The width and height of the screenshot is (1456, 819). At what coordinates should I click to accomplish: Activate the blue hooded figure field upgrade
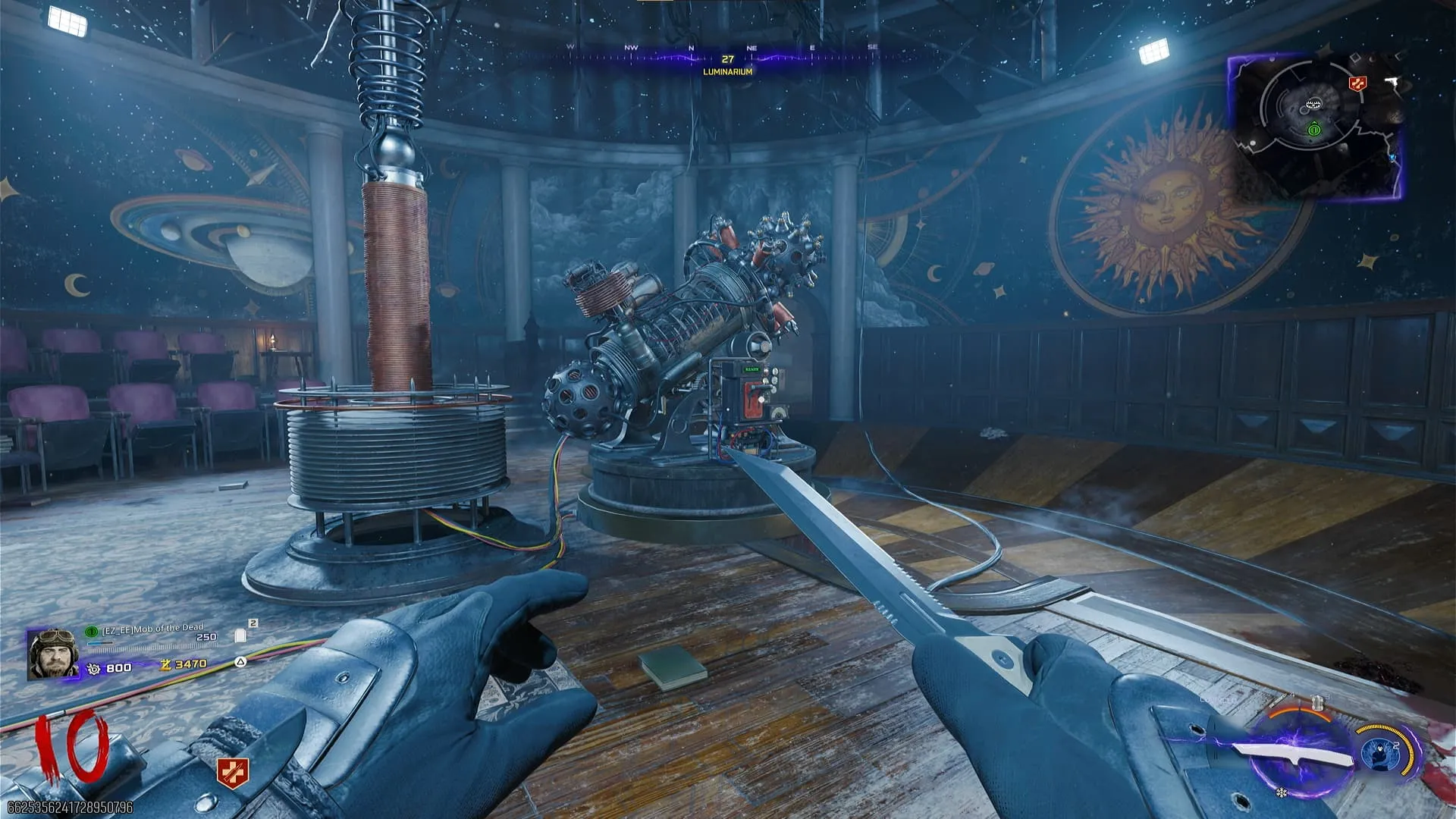[x=1379, y=754]
